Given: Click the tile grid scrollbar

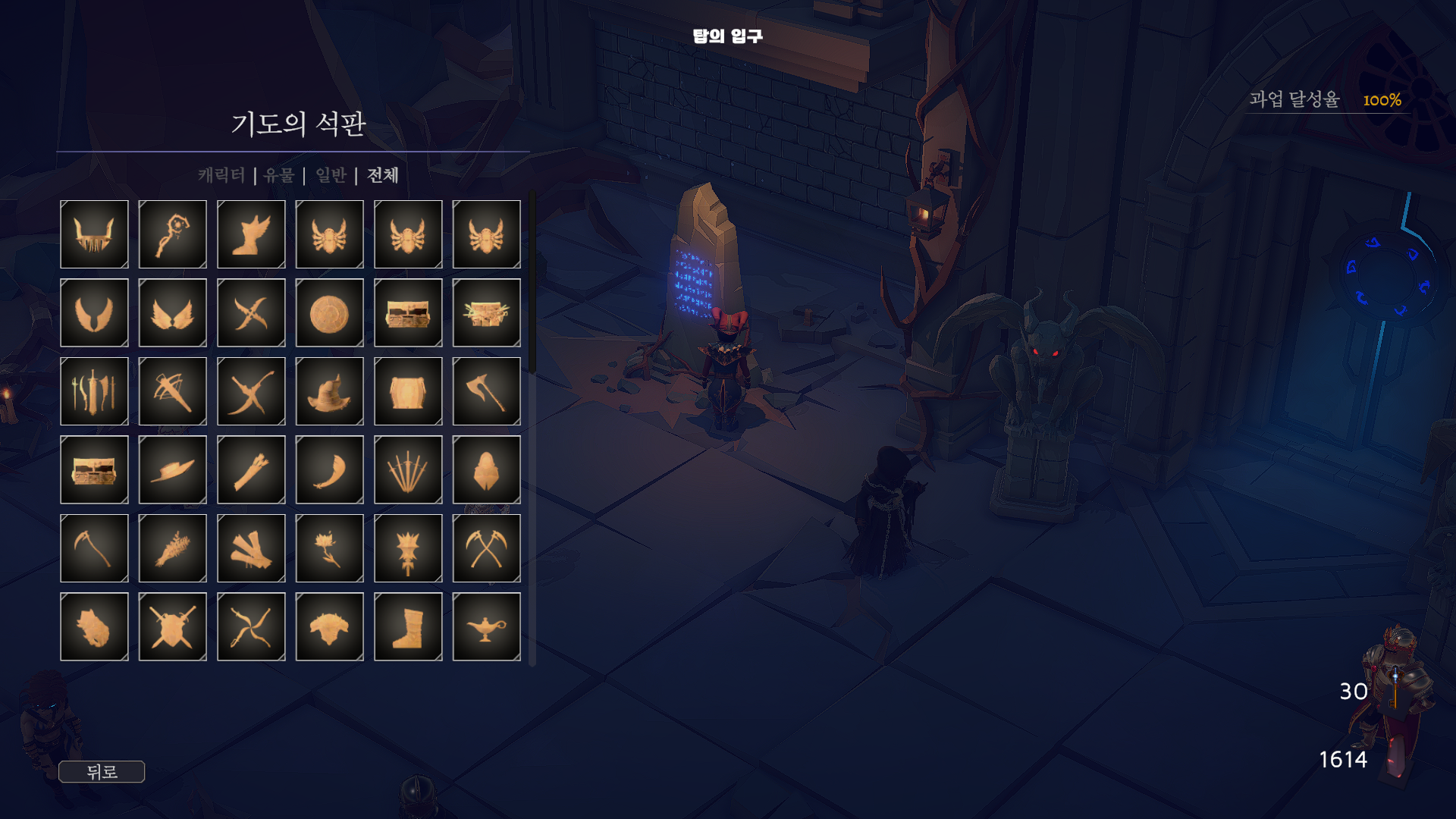Looking at the screenshot, I should [x=532, y=282].
